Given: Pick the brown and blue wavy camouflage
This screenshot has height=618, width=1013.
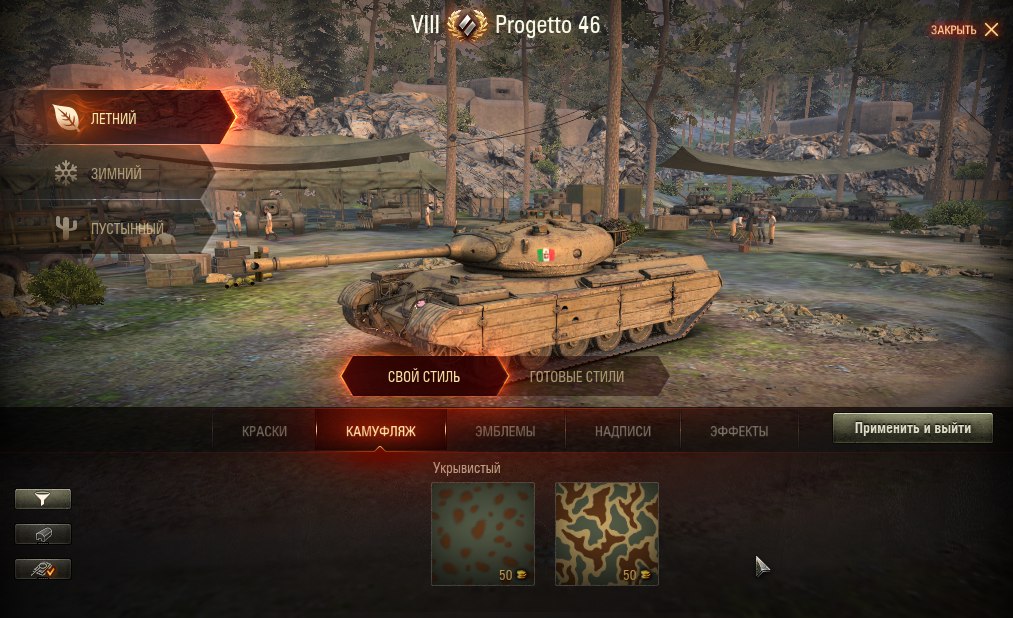Looking at the screenshot, I should pos(607,533).
